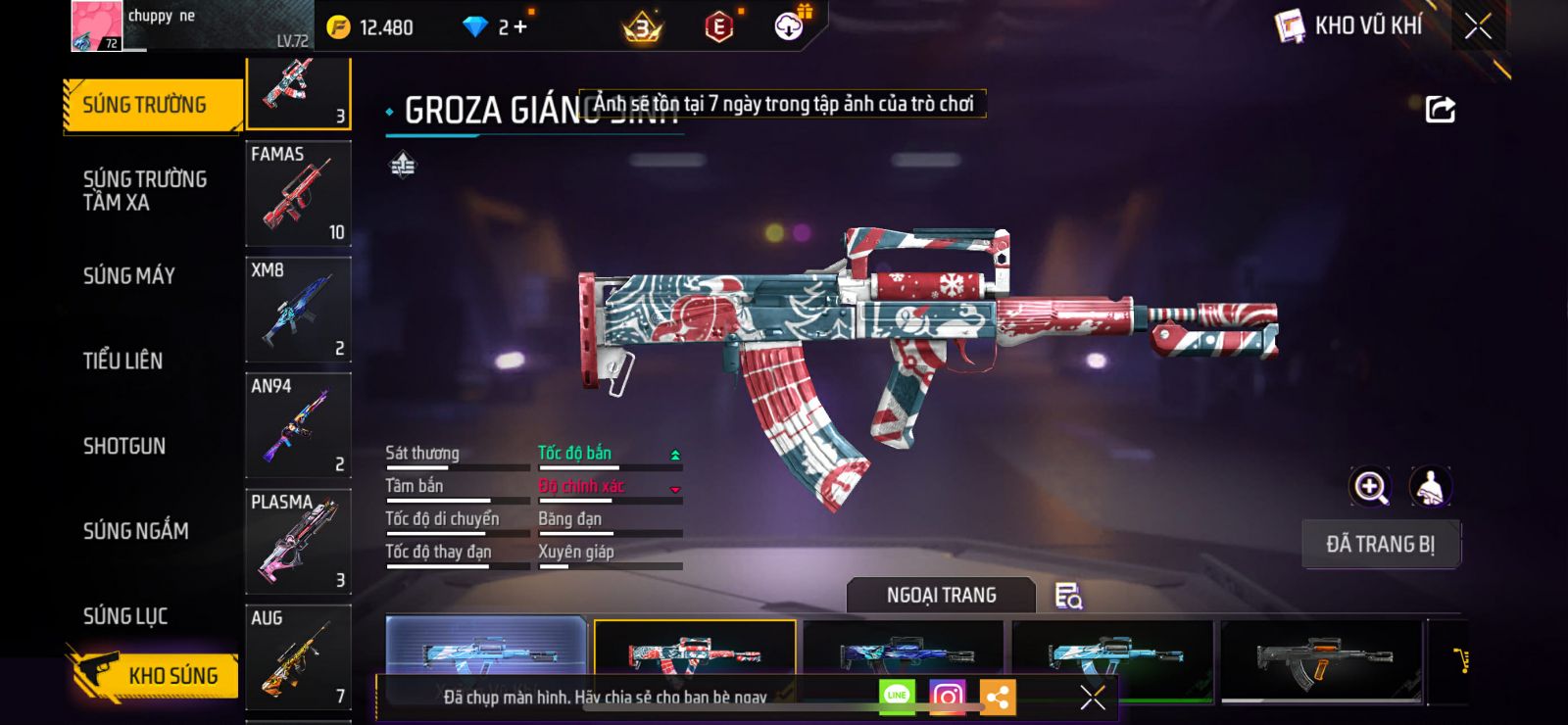Open the SÚNG NGẮM category
1568x725 pixels.
click(135, 531)
